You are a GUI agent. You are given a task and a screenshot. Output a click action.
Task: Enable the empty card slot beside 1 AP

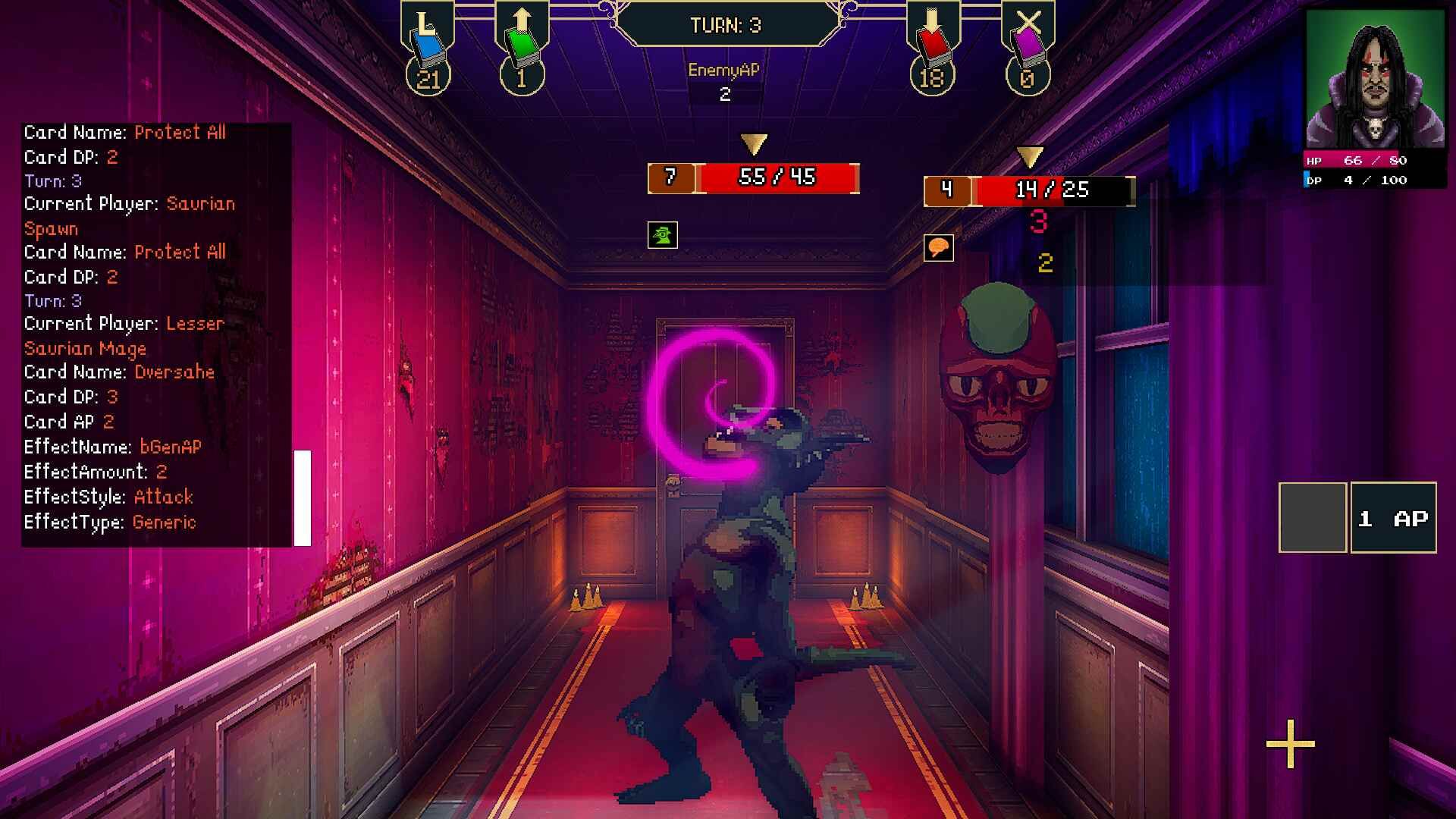(x=1313, y=516)
